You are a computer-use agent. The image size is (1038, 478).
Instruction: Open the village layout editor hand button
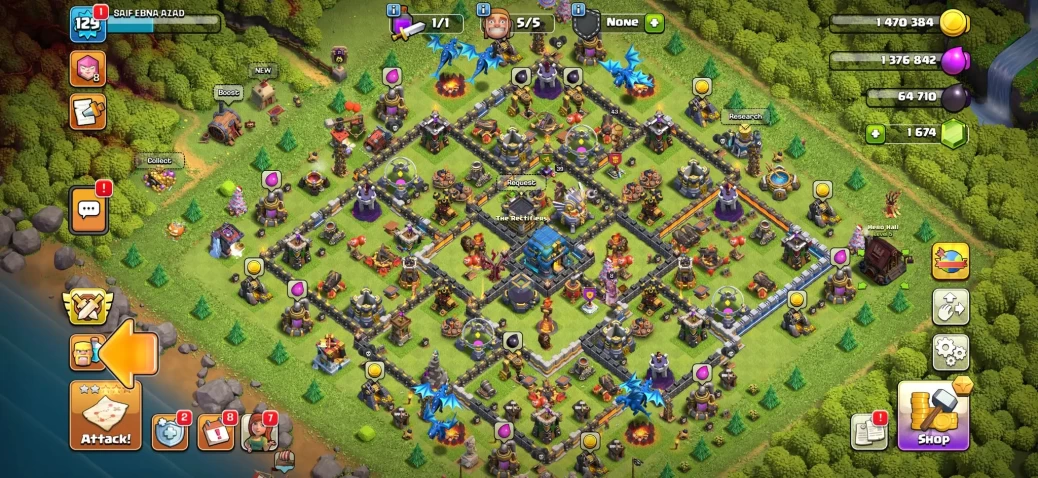pyautogui.click(x=950, y=306)
